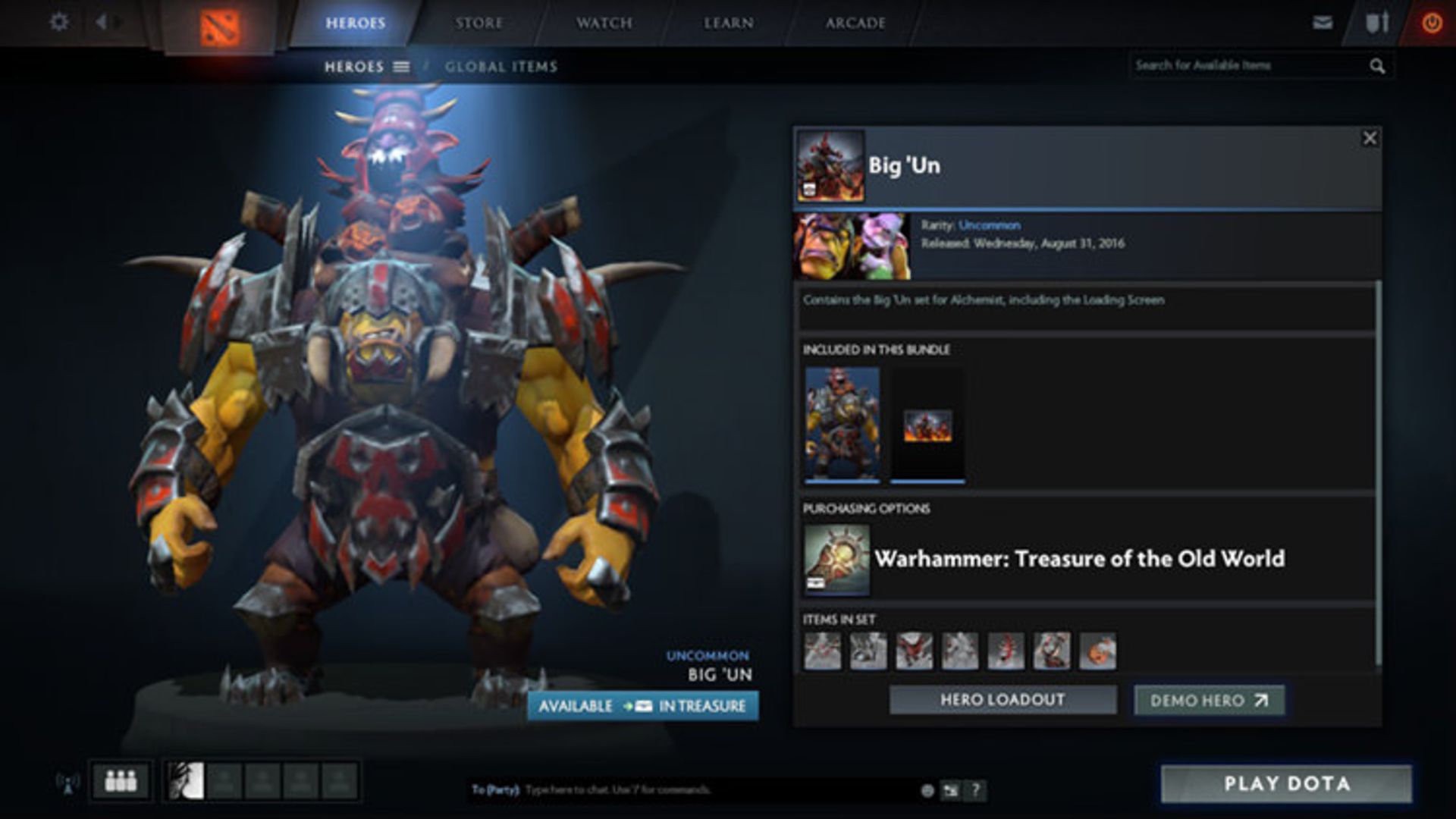This screenshot has width=1456, height=819.
Task: Select the loading screen bundle thumbnail
Action: [x=927, y=425]
